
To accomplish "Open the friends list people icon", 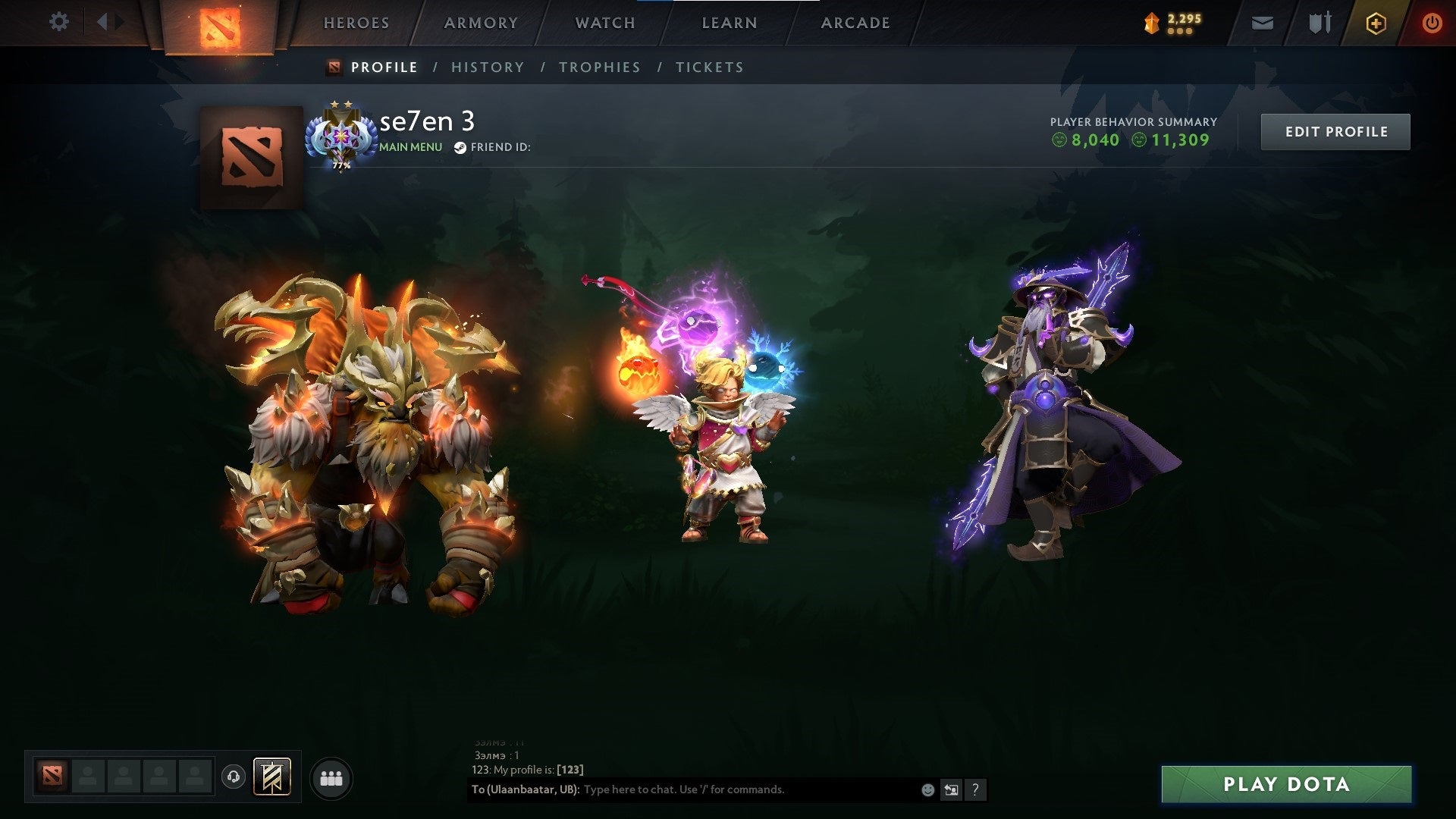I will [x=331, y=777].
